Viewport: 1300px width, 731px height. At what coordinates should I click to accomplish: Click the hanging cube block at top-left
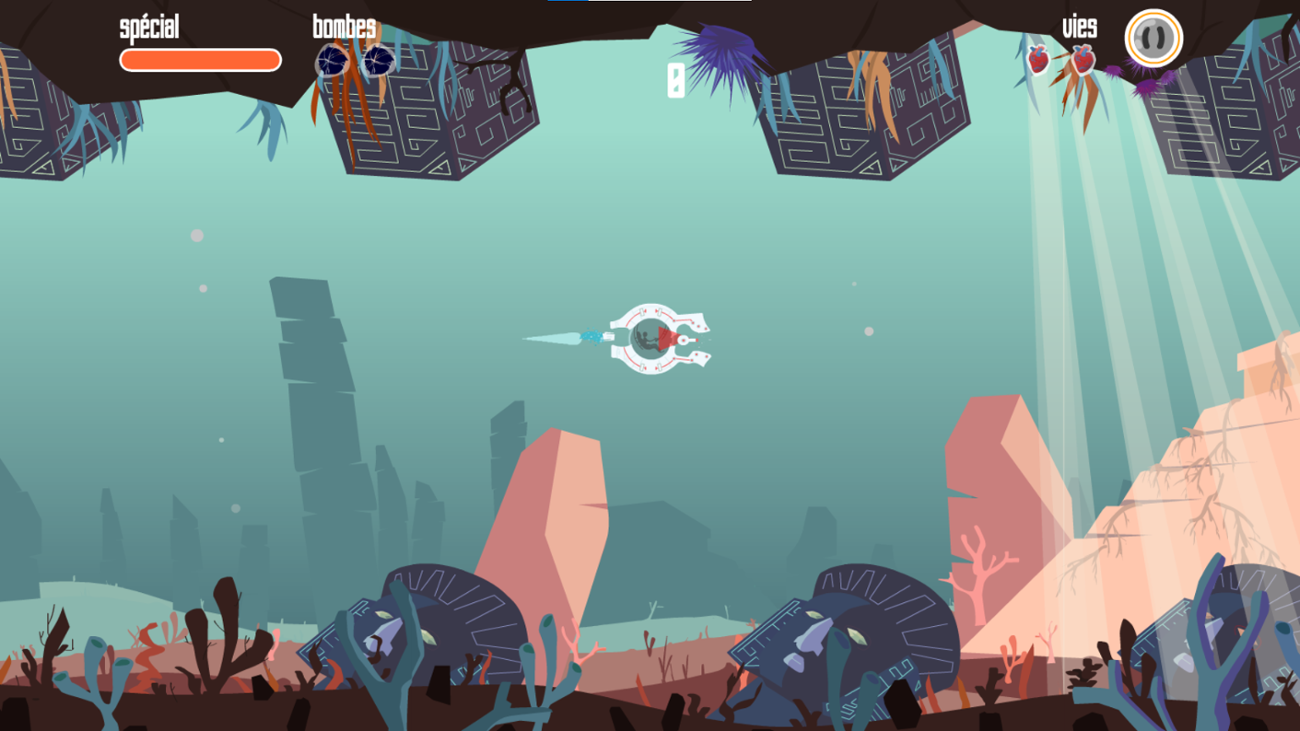click(40, 120)
